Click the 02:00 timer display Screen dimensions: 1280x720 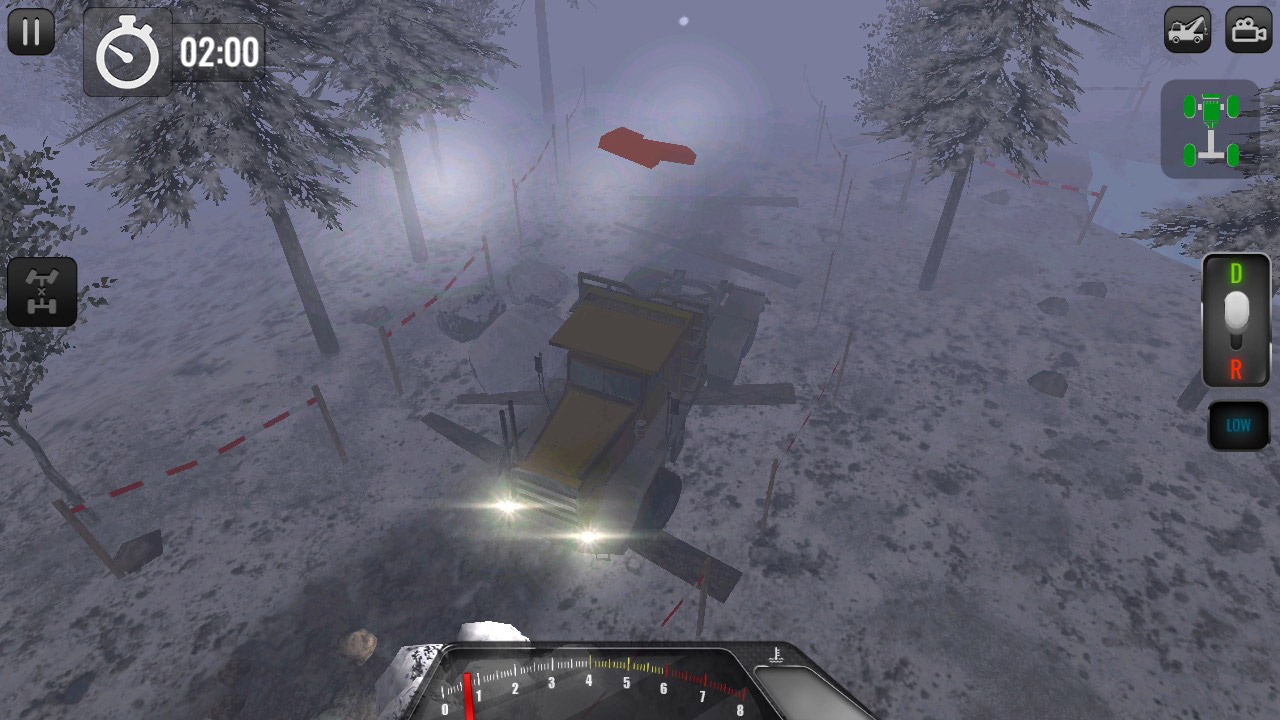click(x=219, y=47)
